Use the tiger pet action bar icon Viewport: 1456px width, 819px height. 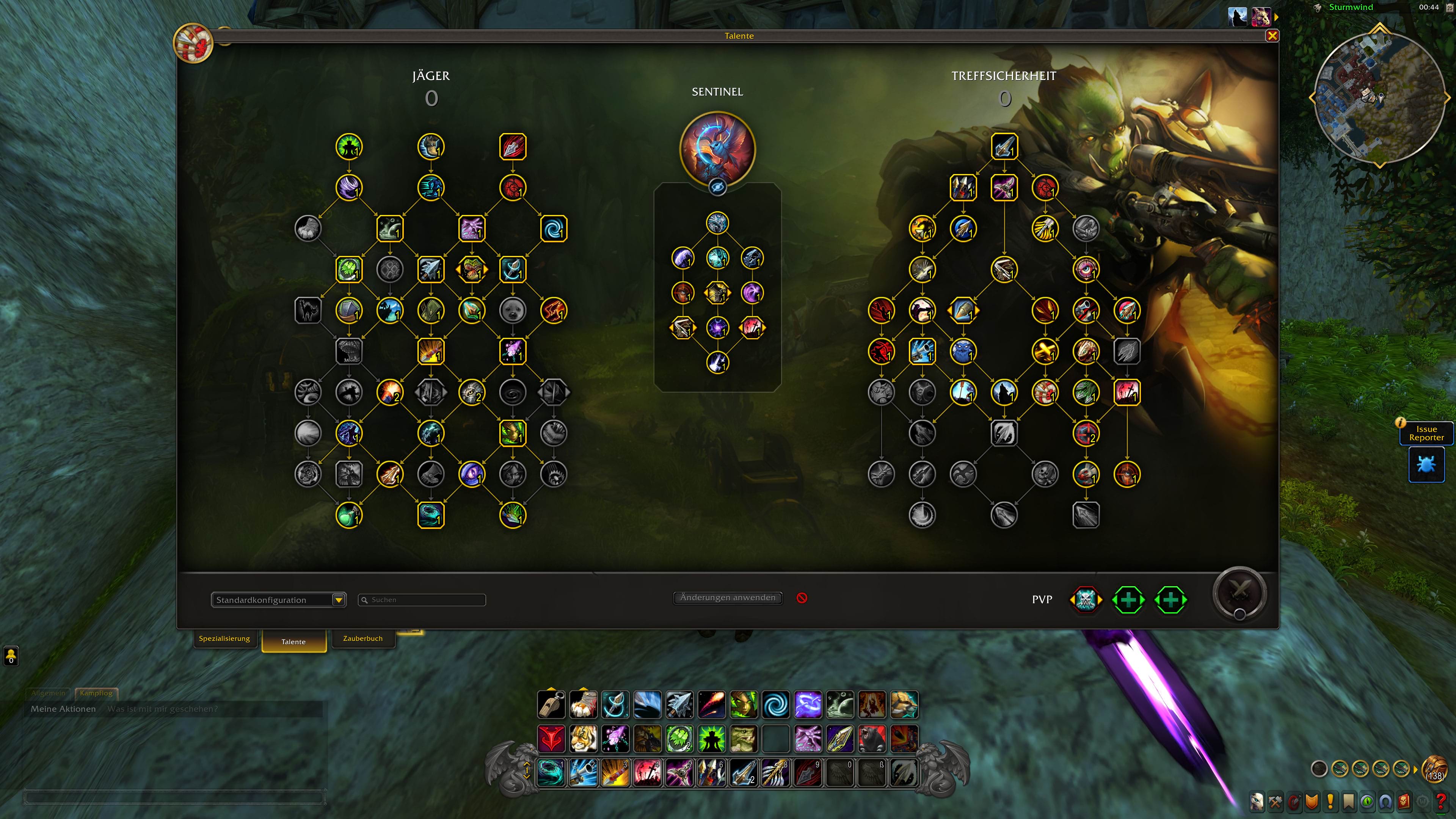click(x=583, y=739)
